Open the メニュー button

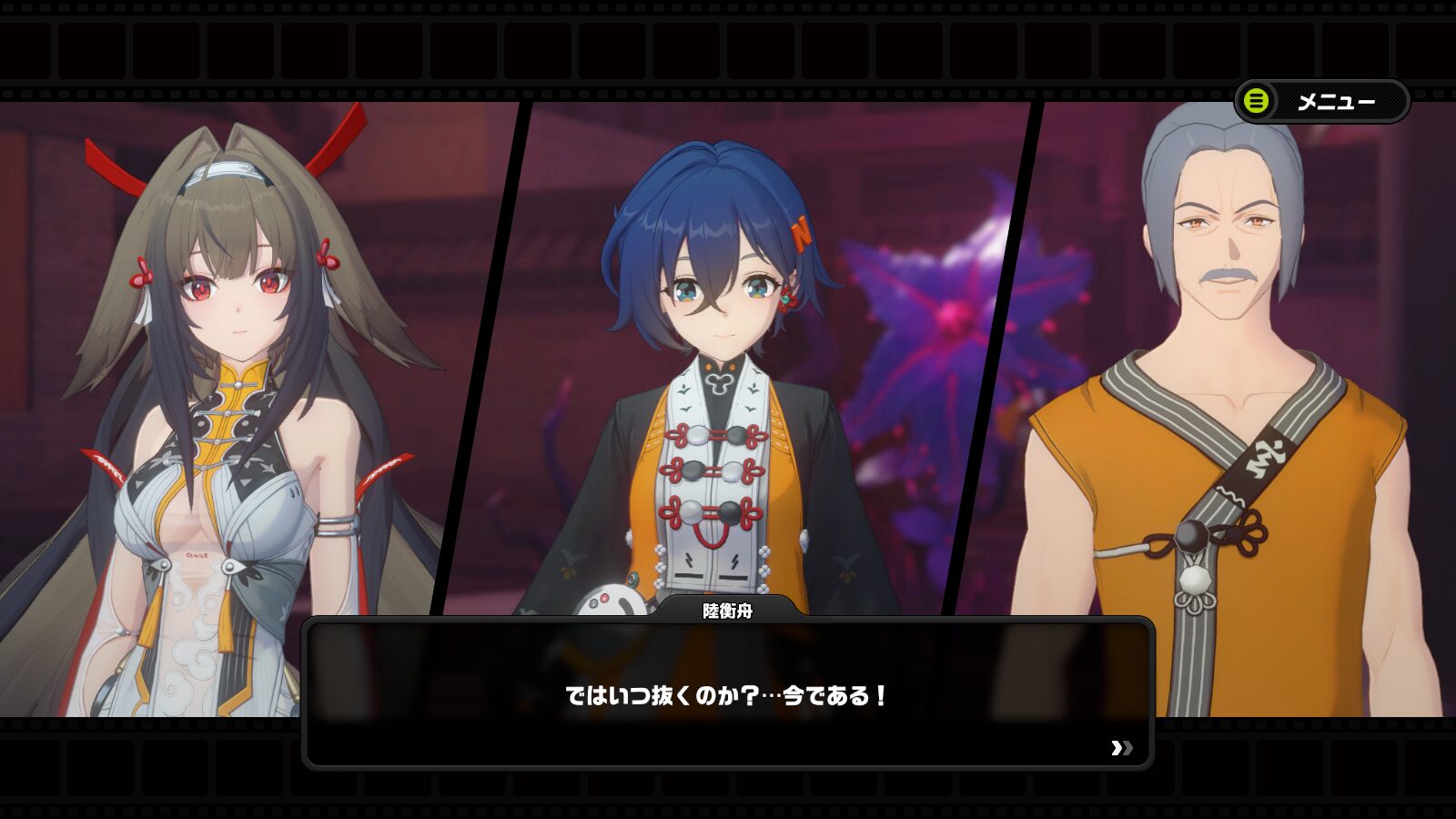[1321, 101]
